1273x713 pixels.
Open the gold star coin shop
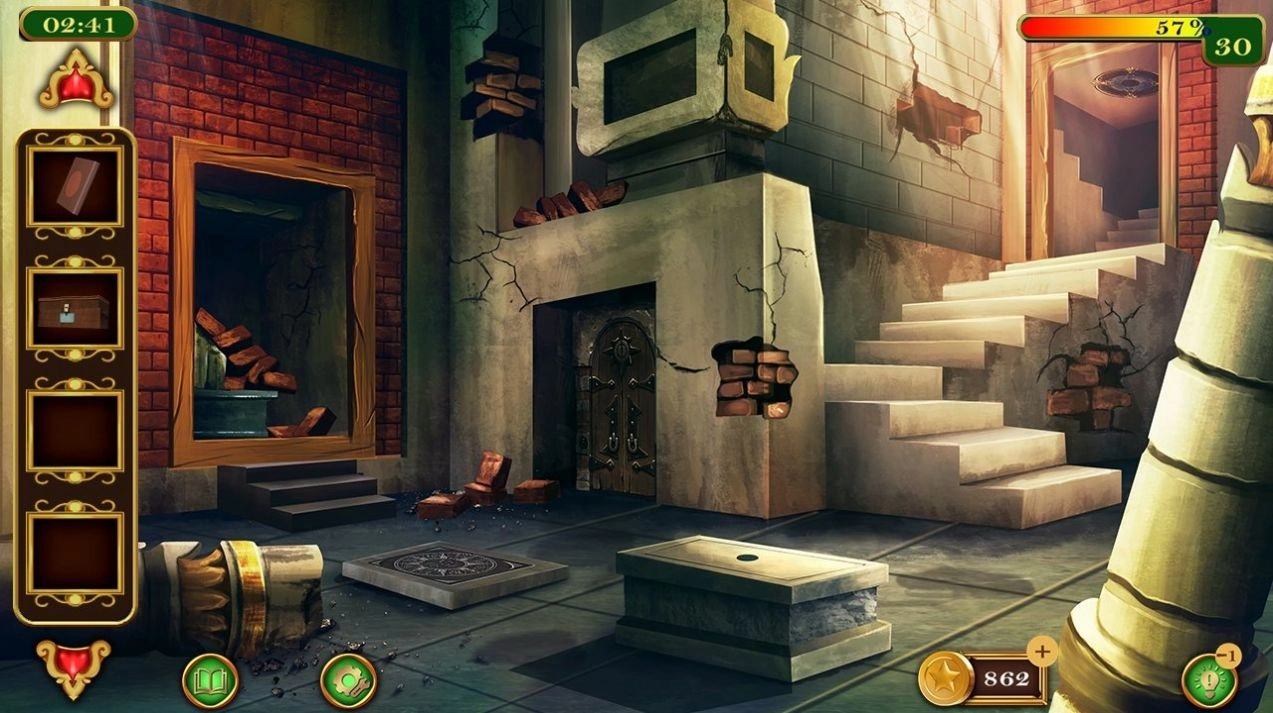tap(945, 679)
